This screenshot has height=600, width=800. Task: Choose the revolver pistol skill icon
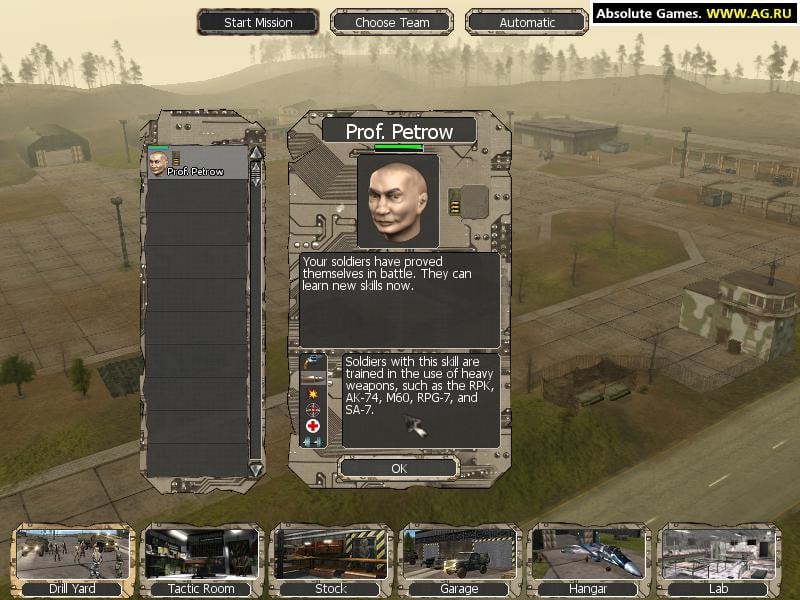pyautogui.click(x=313, y=361)
